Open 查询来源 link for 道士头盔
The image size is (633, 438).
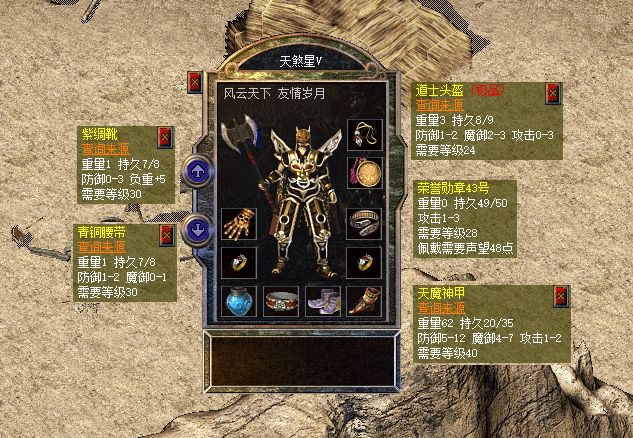pyautogui.click(x=438, y=103)
